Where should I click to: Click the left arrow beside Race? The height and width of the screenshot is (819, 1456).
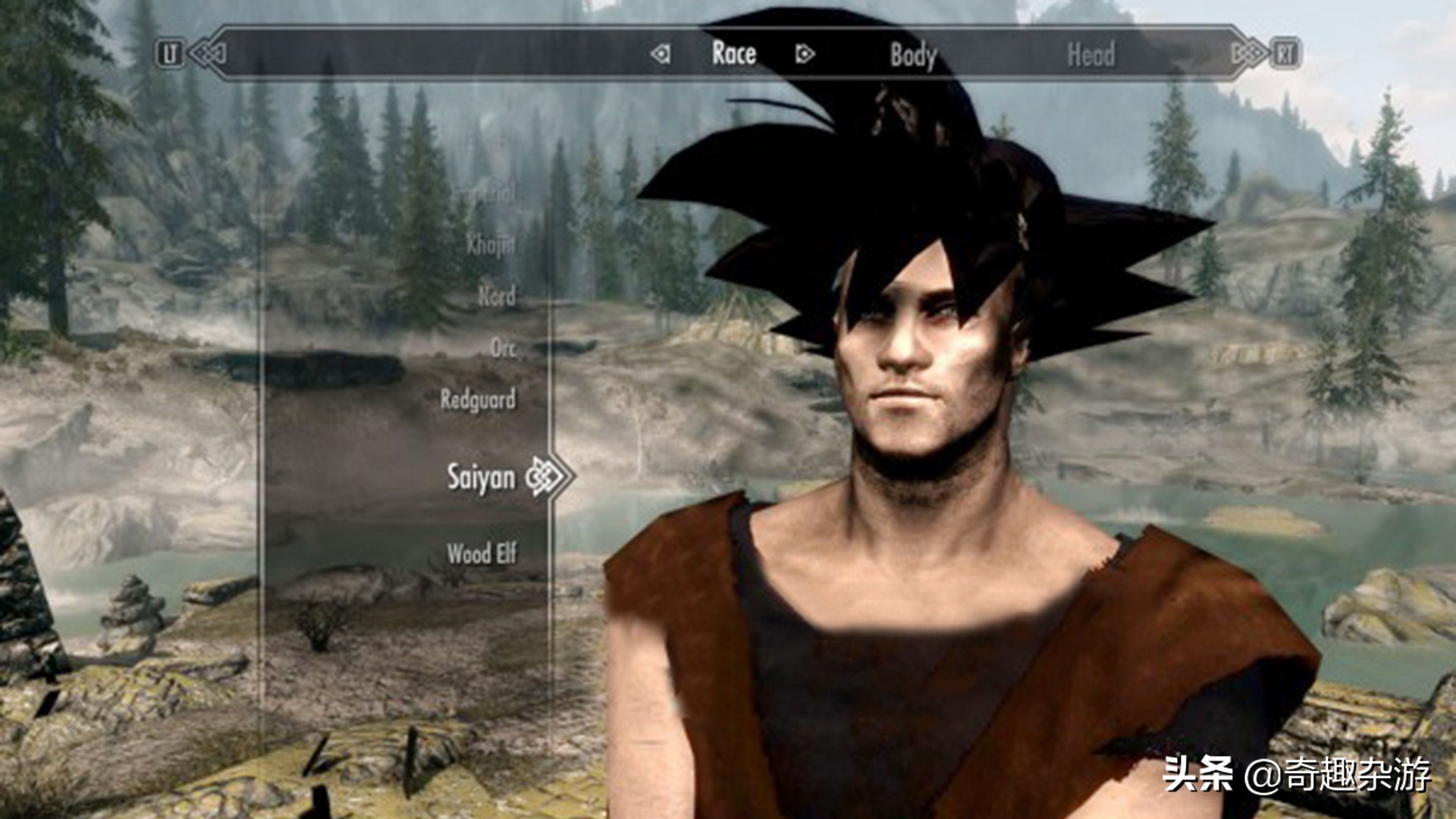(x=661, y=54)
